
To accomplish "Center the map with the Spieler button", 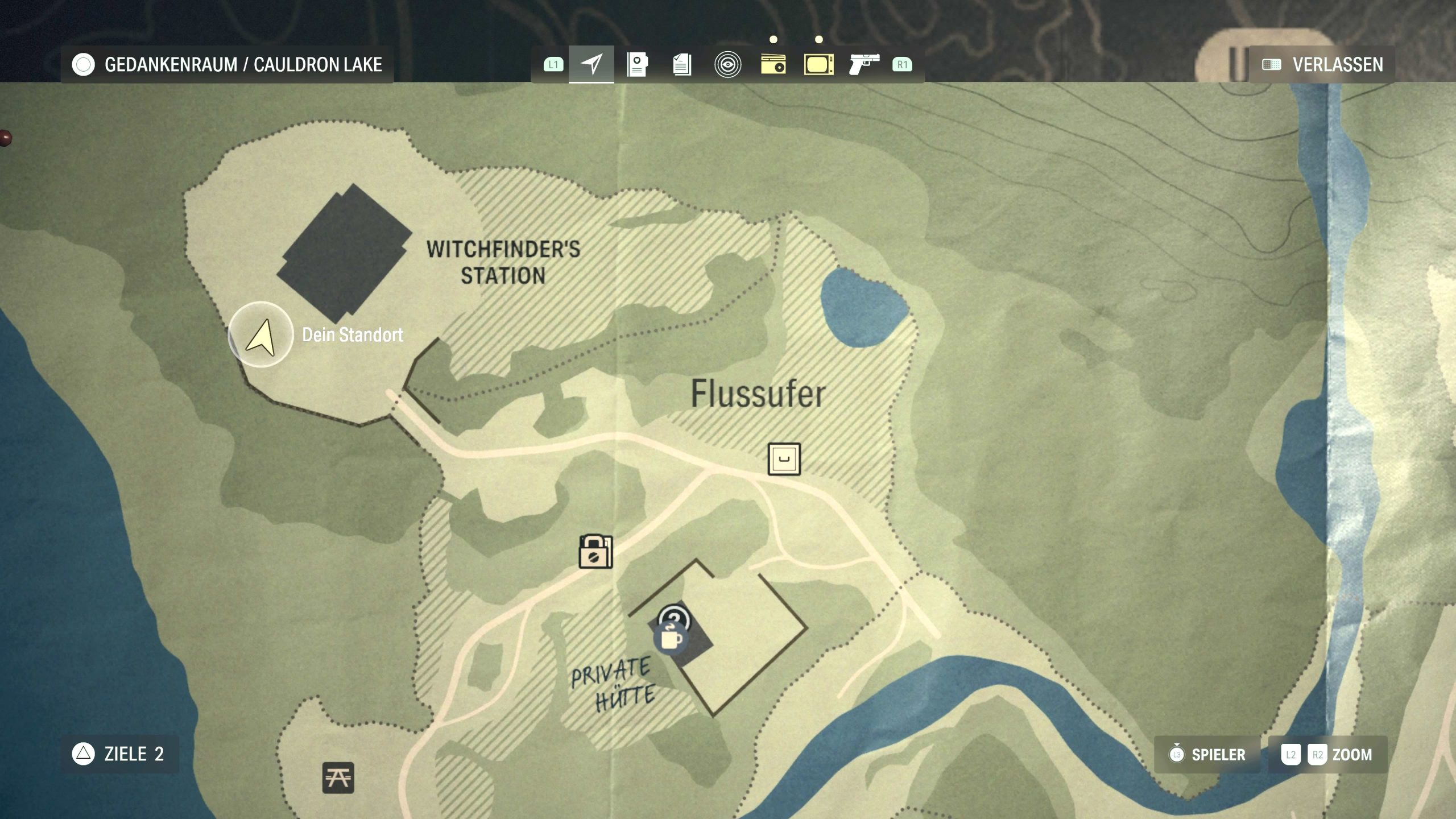I will click(x=1207, y=755).
